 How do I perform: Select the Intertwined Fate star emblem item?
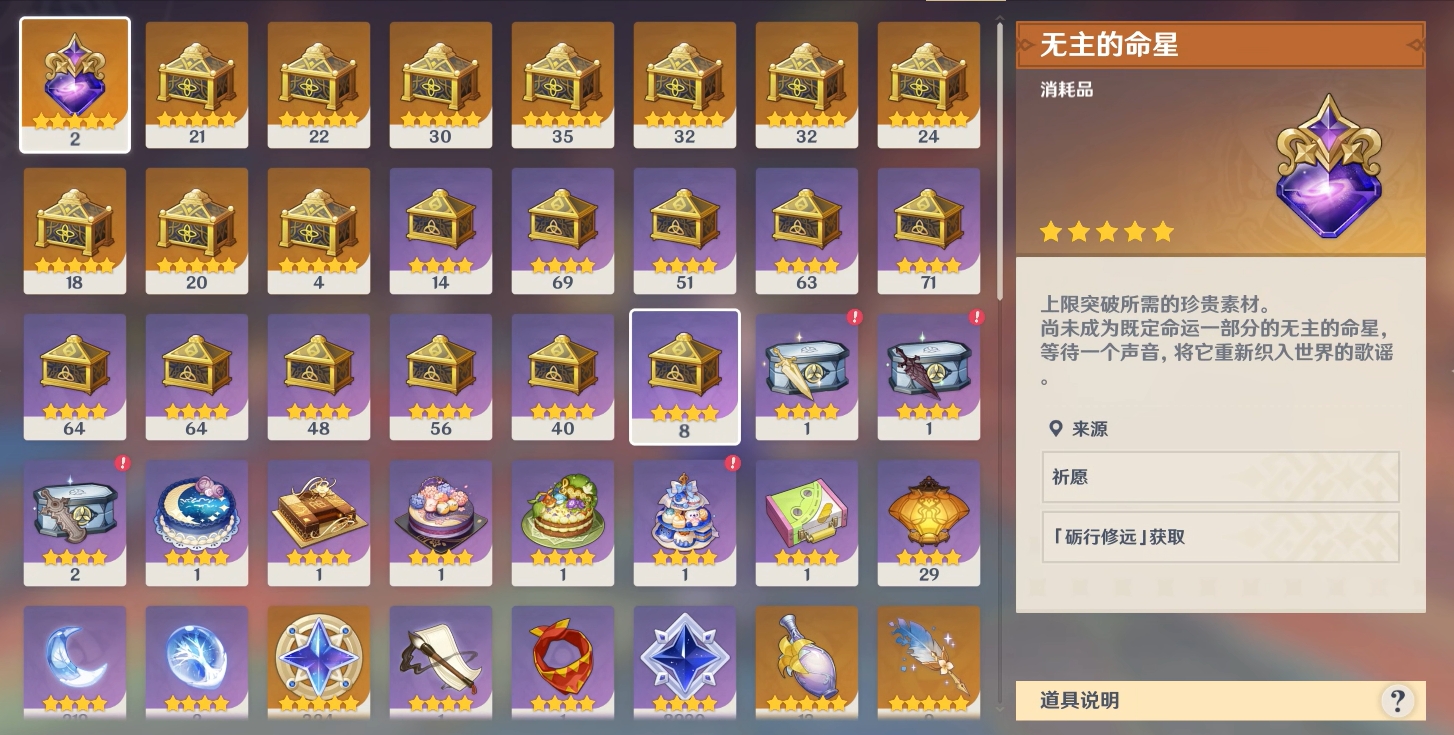[319, 658]
